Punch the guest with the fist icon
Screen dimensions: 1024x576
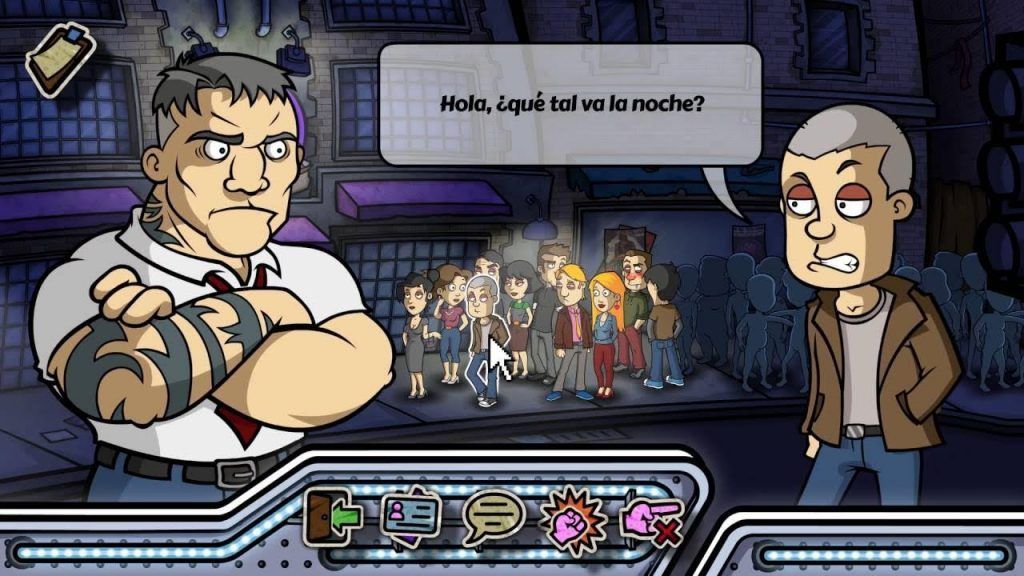pos(572,519)
